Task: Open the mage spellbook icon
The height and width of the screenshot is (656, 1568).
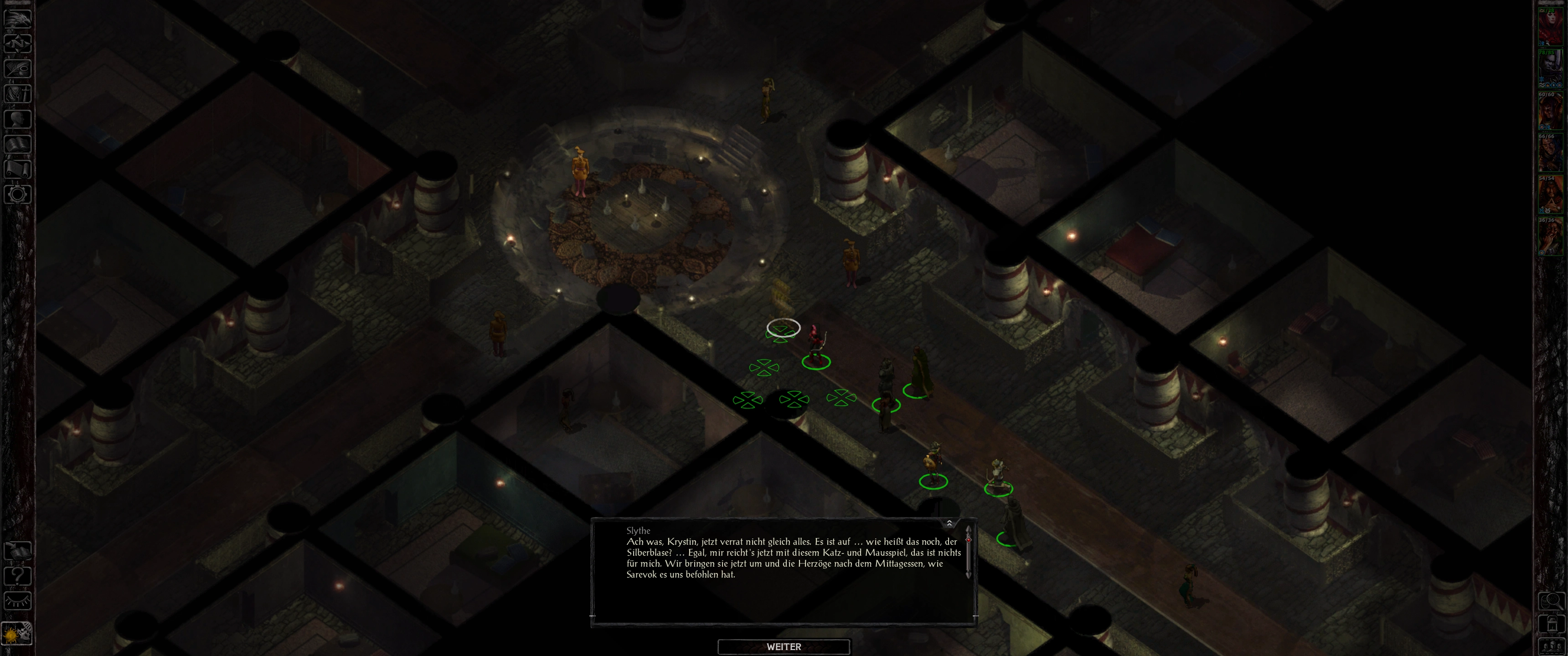Action: click(x=18, y=144)
